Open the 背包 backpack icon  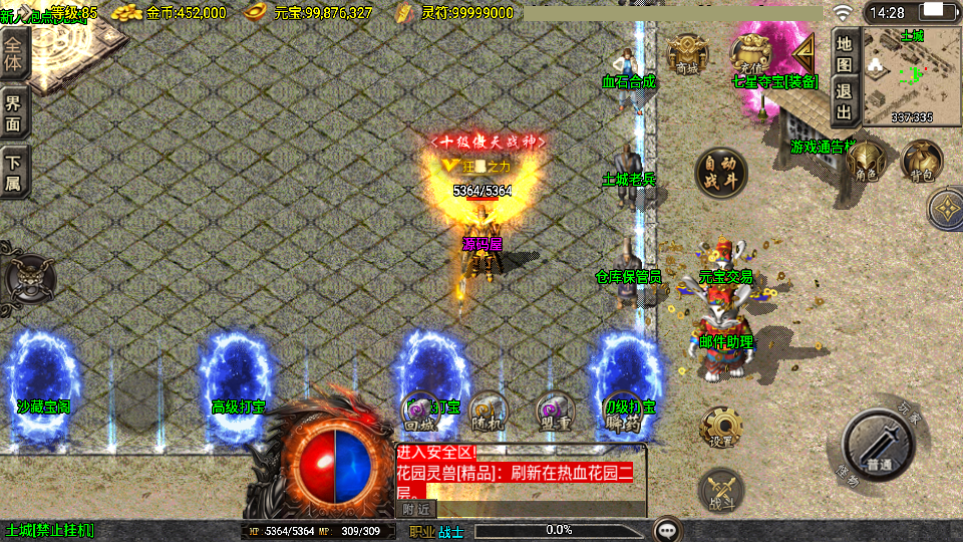(920, 162)
